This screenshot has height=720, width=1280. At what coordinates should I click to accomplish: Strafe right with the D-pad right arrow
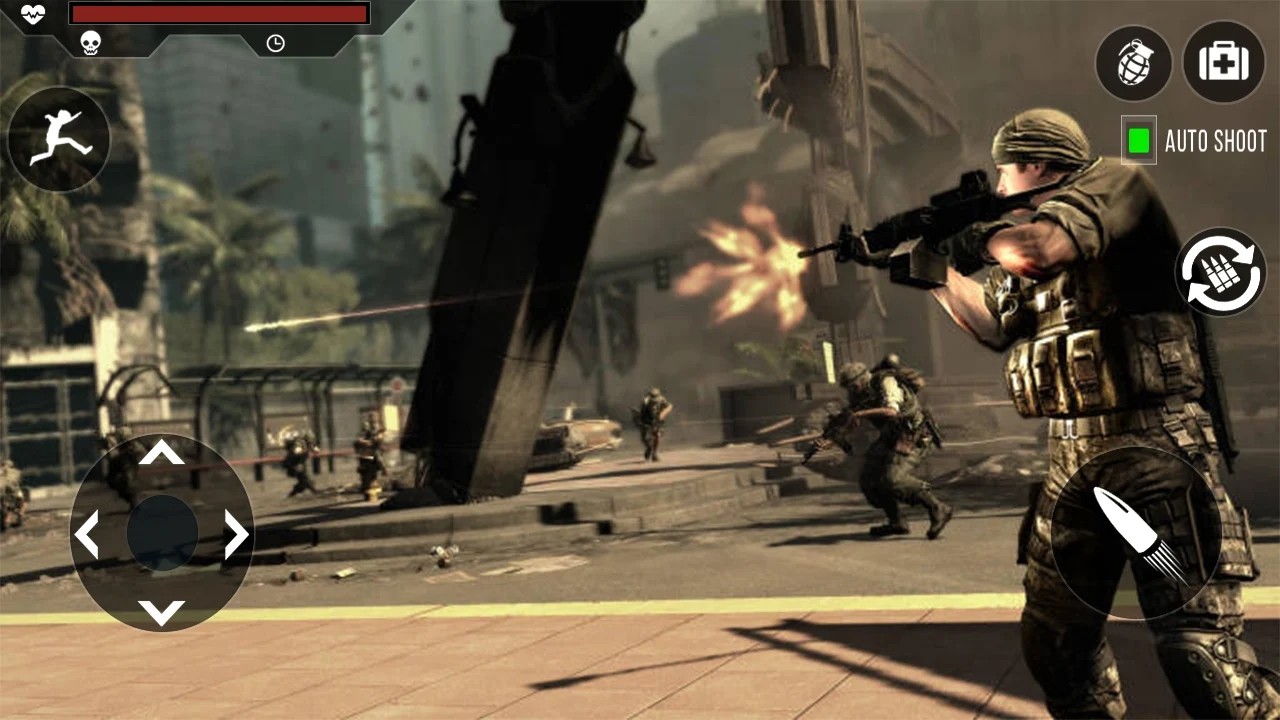pos(236,534)
